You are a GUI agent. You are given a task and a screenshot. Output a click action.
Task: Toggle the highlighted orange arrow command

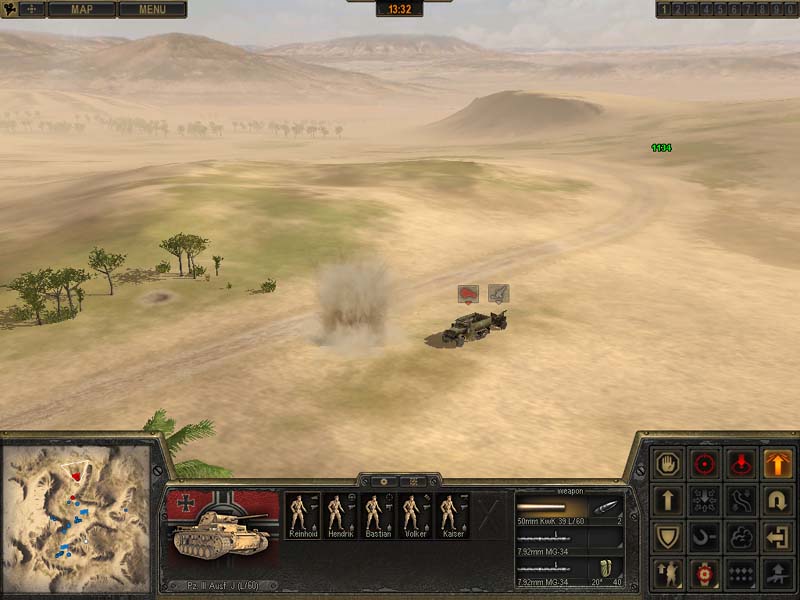tap(777, 464)
